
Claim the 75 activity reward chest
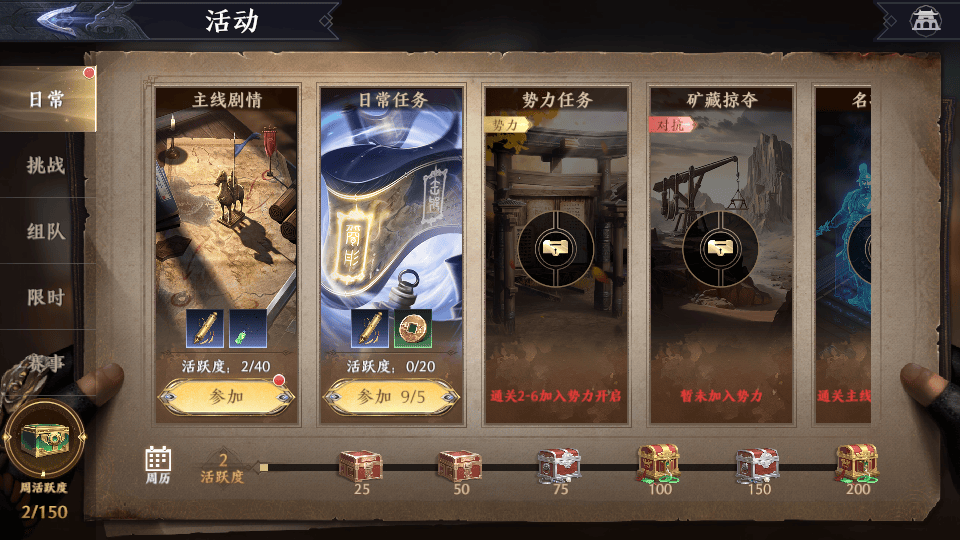[559, 464]
